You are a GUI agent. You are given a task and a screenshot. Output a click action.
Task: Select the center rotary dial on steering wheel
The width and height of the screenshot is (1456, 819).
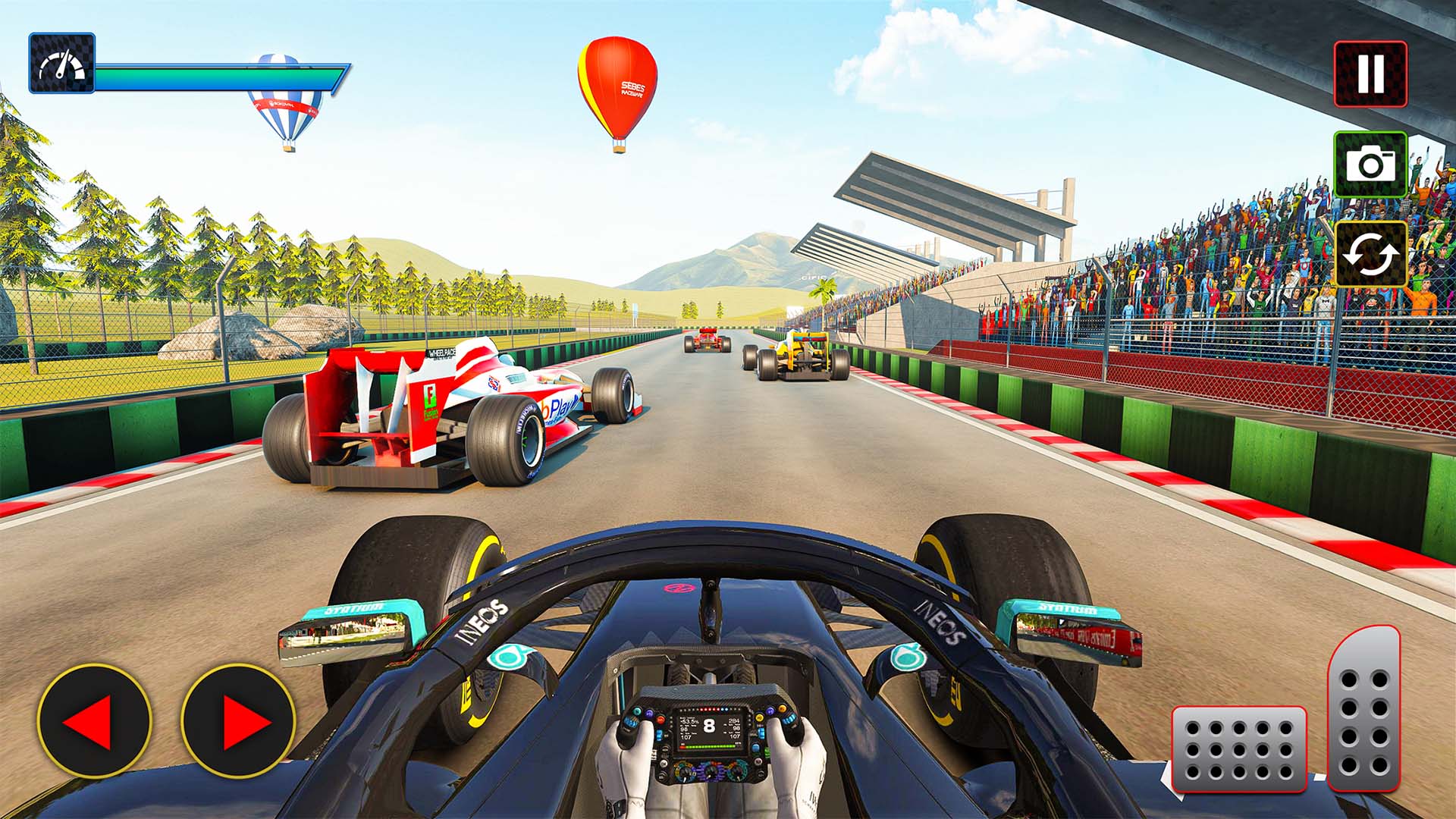711,772
